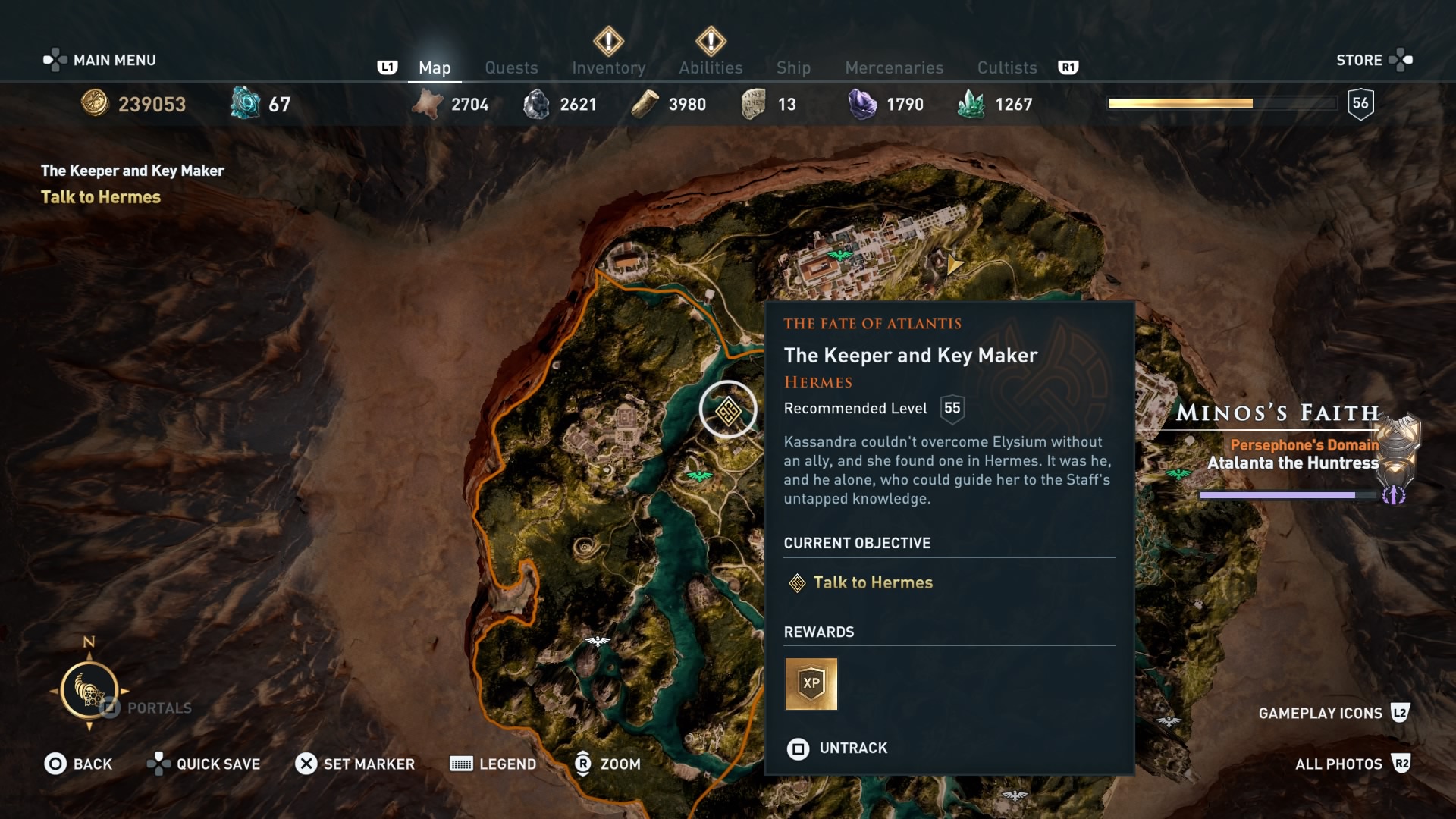Open the Mercenaries tab

[893, 67]
